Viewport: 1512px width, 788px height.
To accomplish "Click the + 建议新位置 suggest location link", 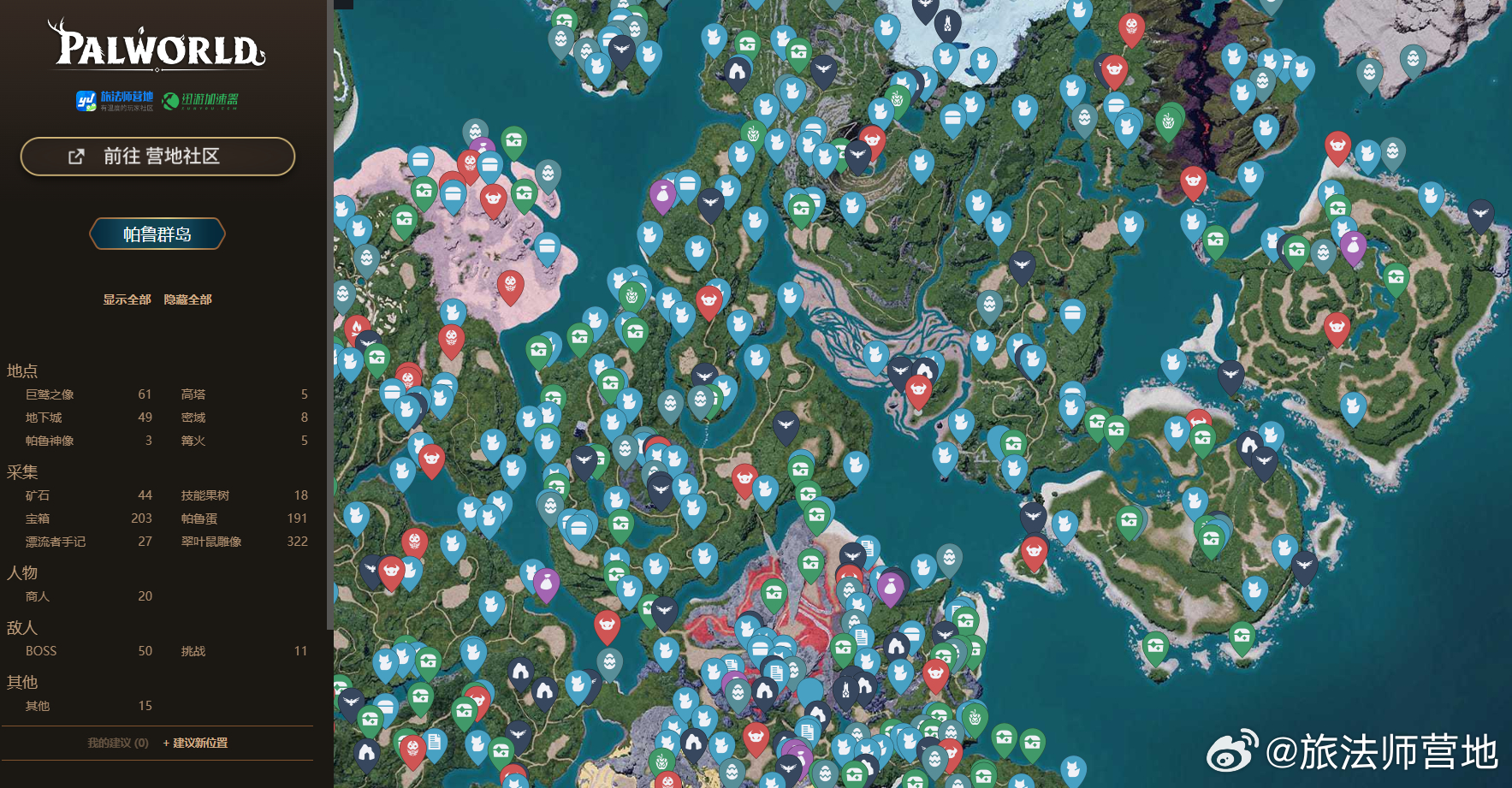I will pos(195,743).
